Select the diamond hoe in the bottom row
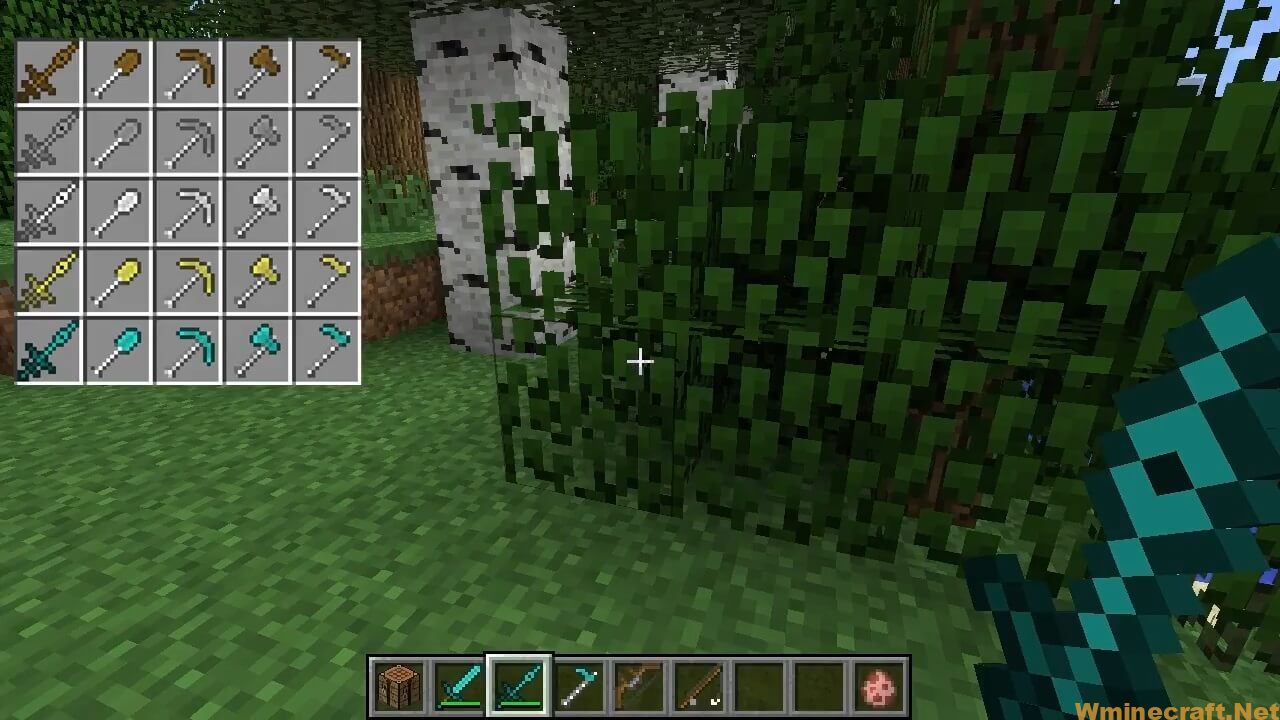The height and width of the screenshot is (720, 1280). coord(327,345)
